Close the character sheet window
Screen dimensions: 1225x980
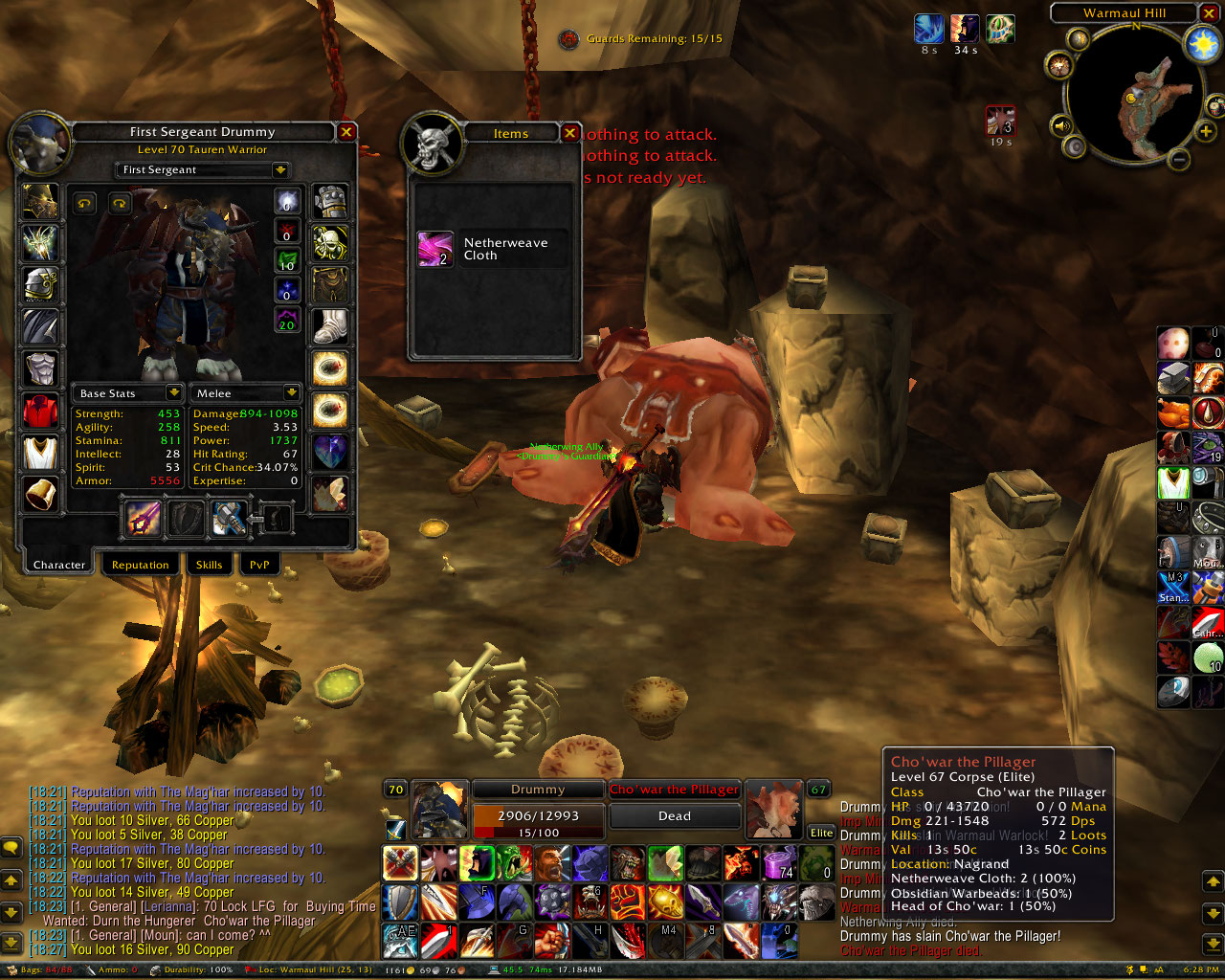(346, 132)
